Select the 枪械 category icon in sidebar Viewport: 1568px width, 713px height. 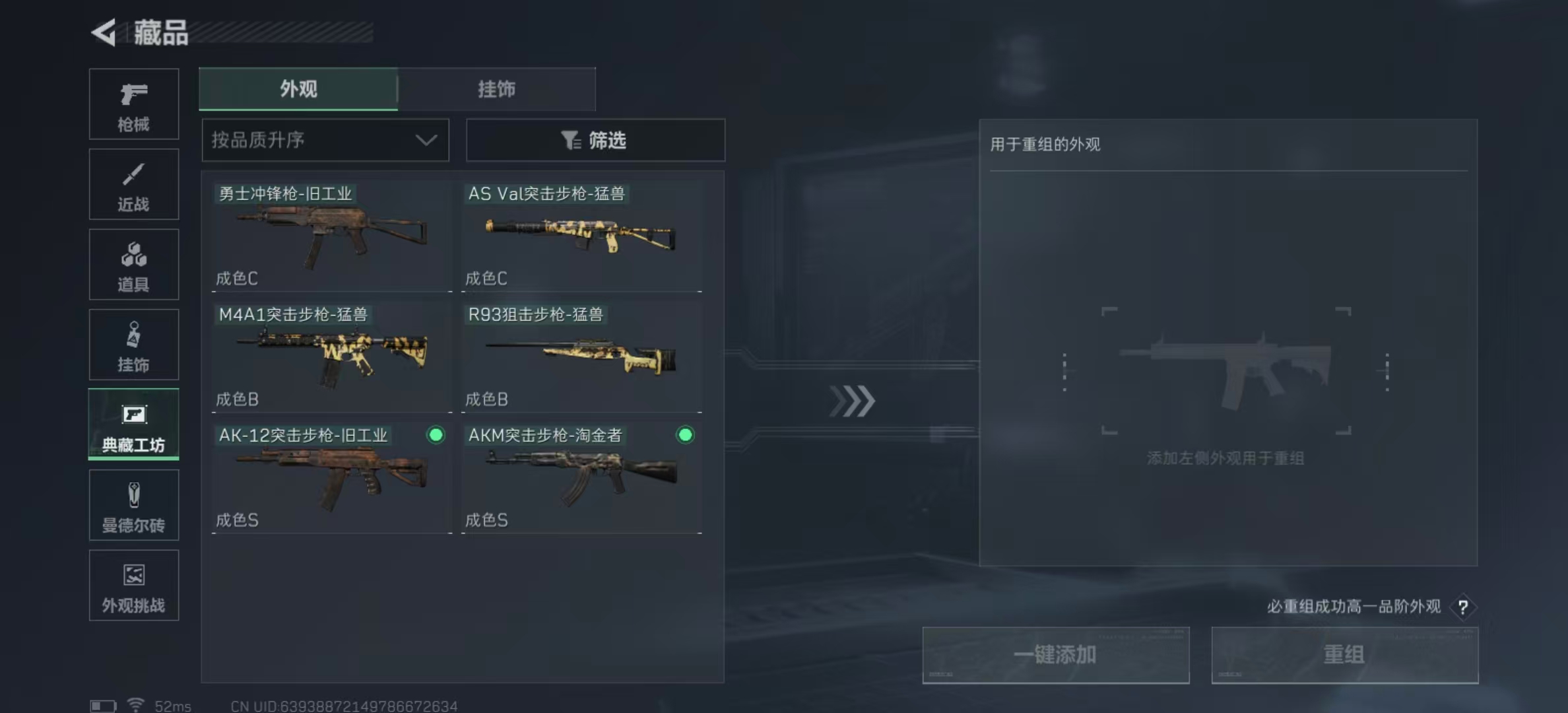[133, 102]
